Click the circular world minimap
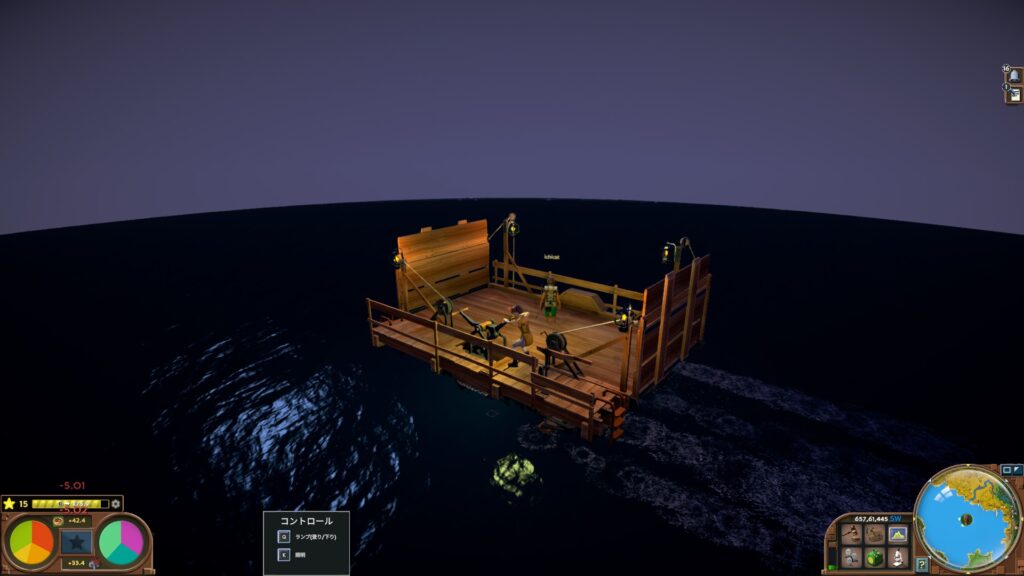This screenshot has width=1024, height=576. pos(966,520)
